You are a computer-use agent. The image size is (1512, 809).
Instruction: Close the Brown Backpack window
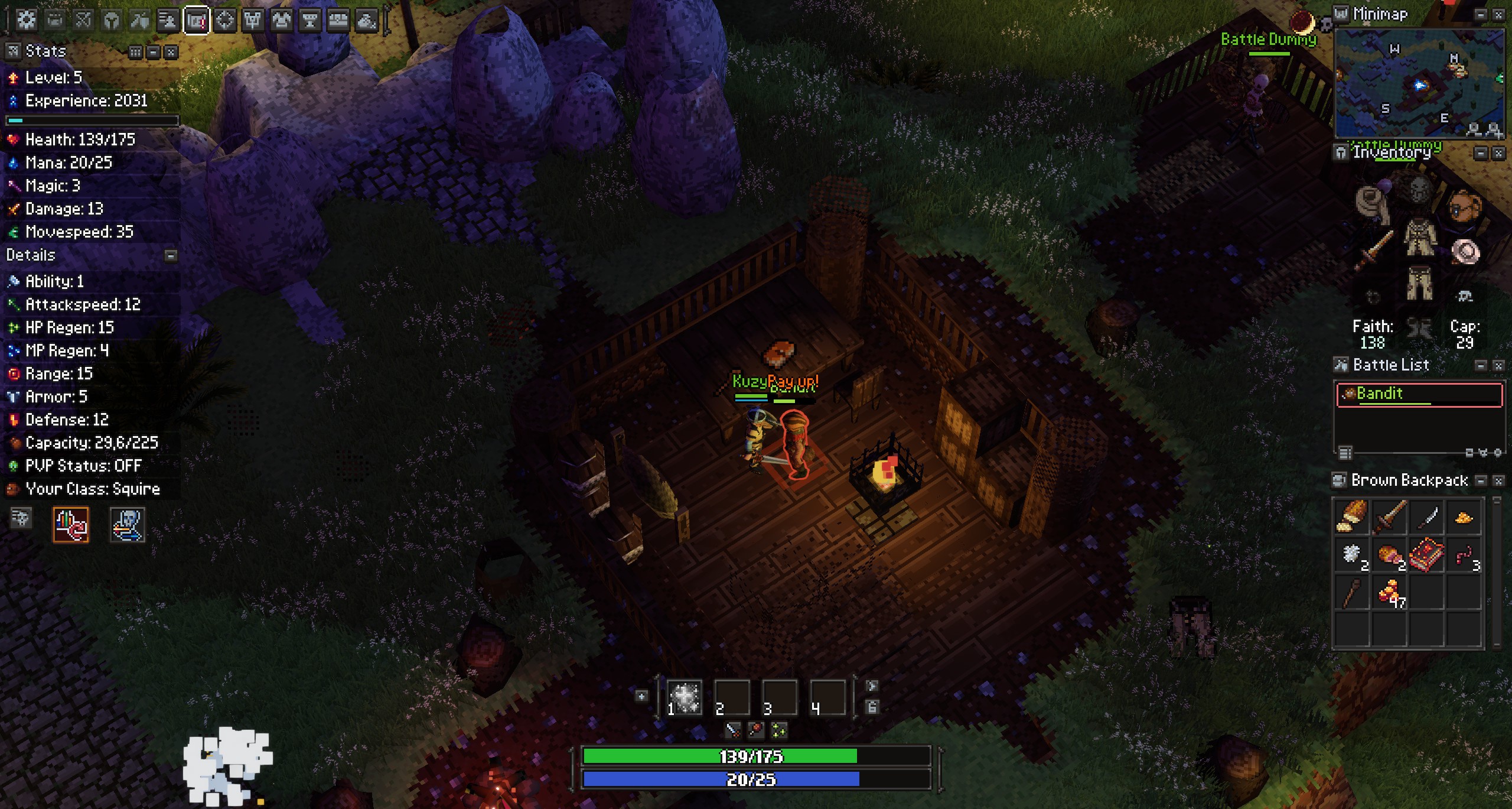[1498, 481]
